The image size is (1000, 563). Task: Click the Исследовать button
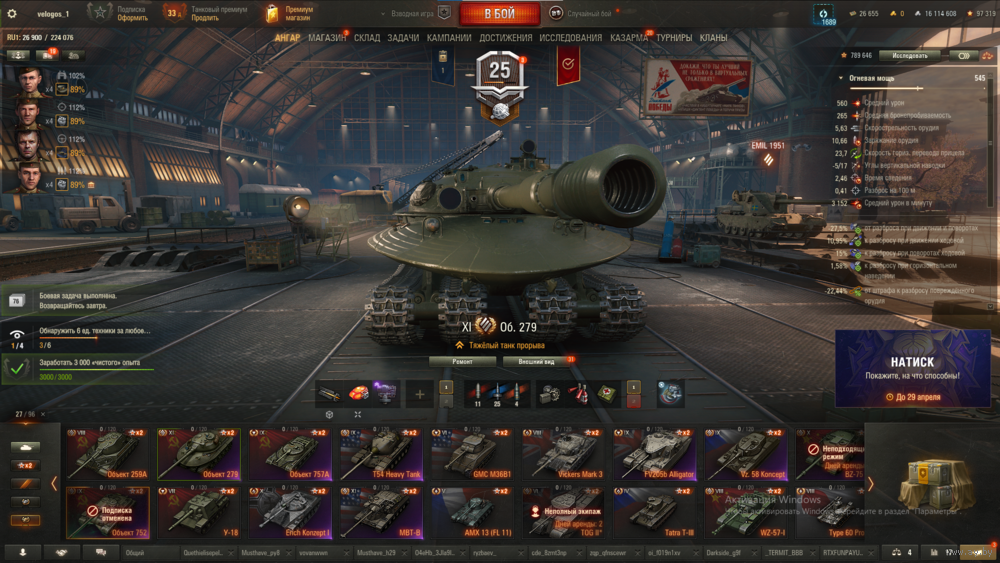[909, 55]
